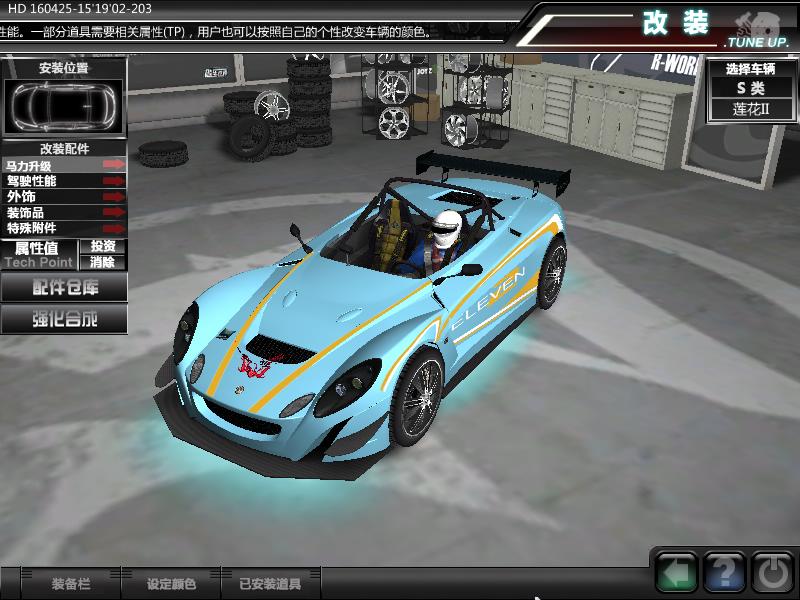
Task: Click the 投资 invest button
Action: click(x=103, y=246)
